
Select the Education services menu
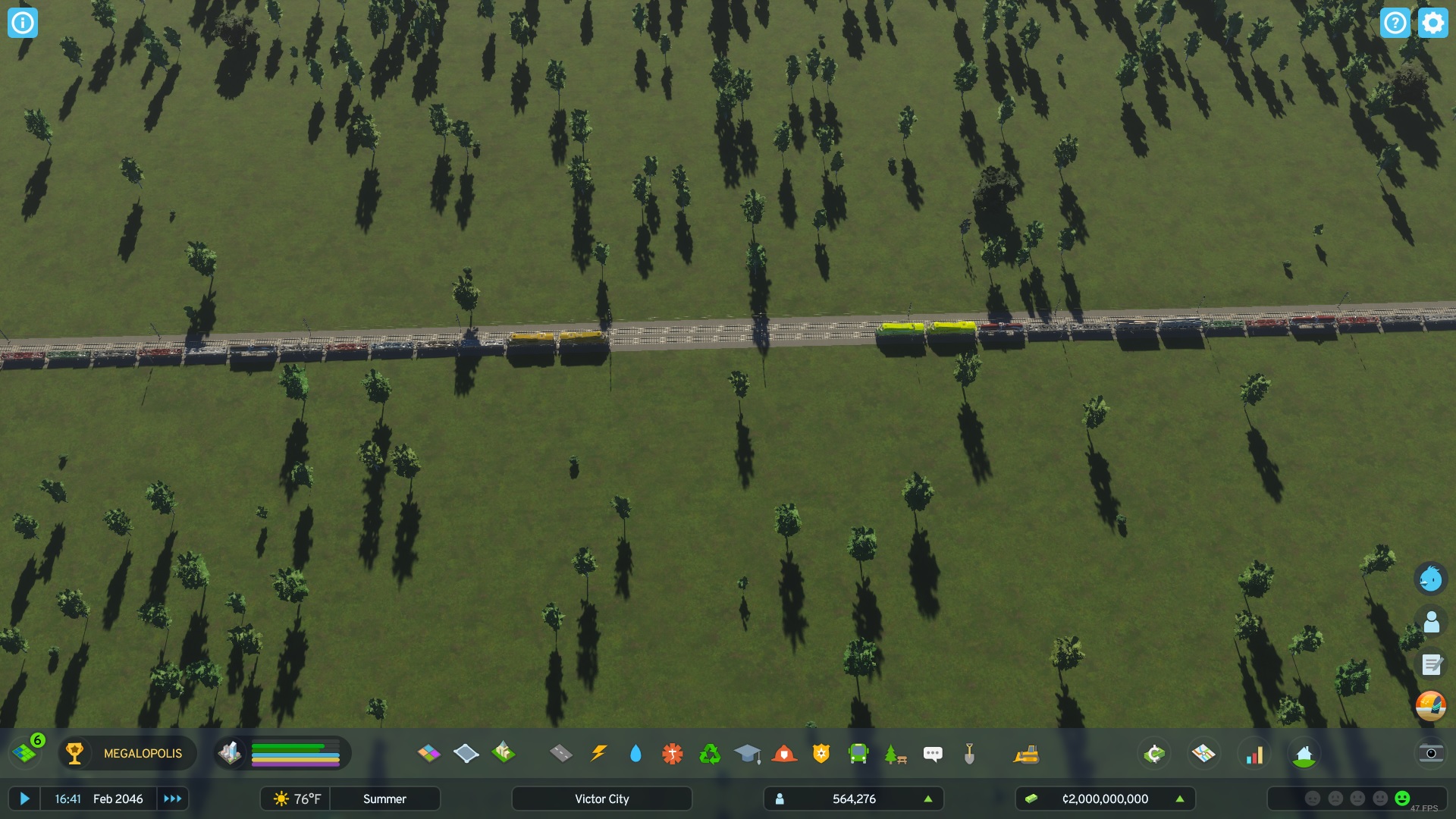click(x=747, y=753)
